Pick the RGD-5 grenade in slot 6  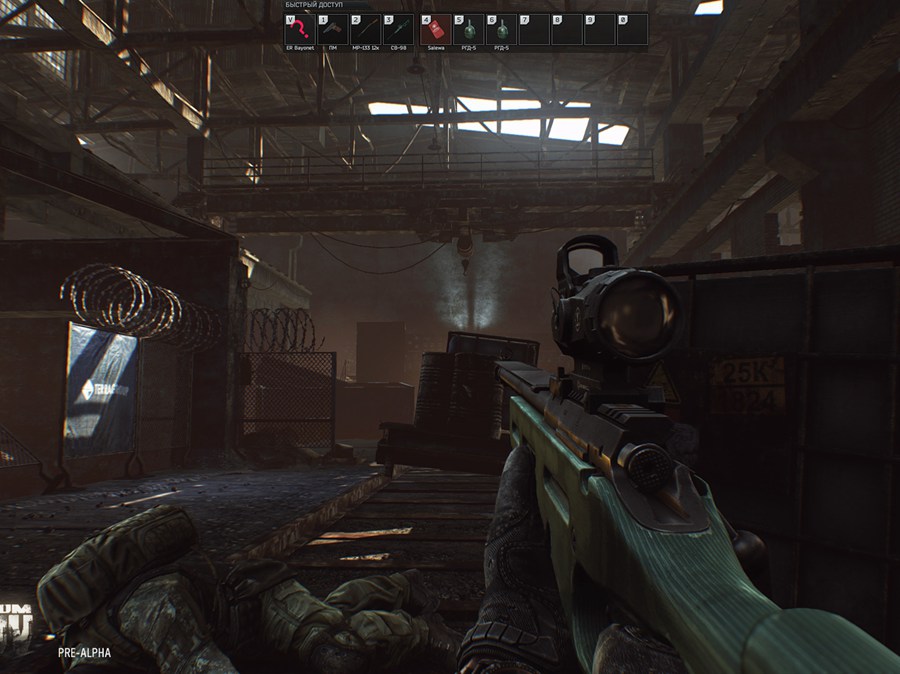tap(502, 30)
